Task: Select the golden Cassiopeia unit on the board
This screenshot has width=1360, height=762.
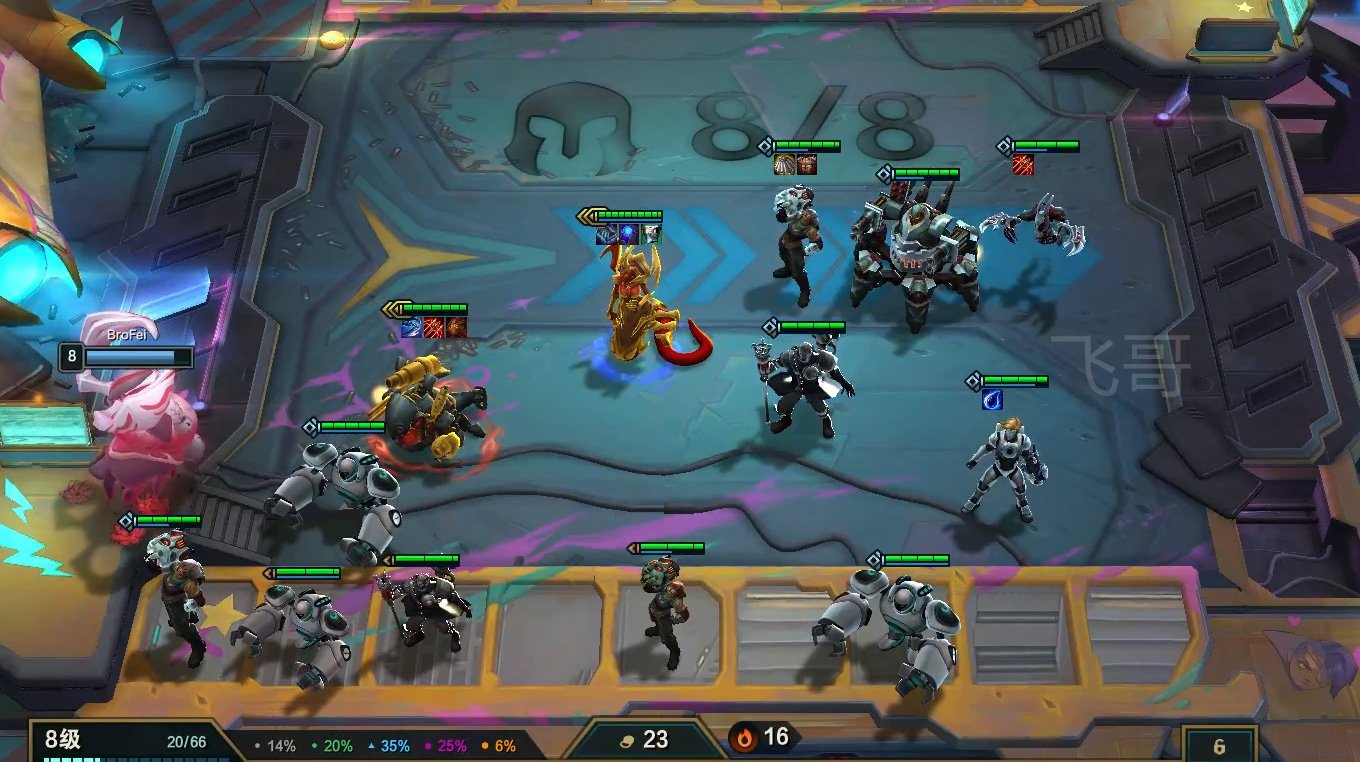Action: [x=638, y=305]
